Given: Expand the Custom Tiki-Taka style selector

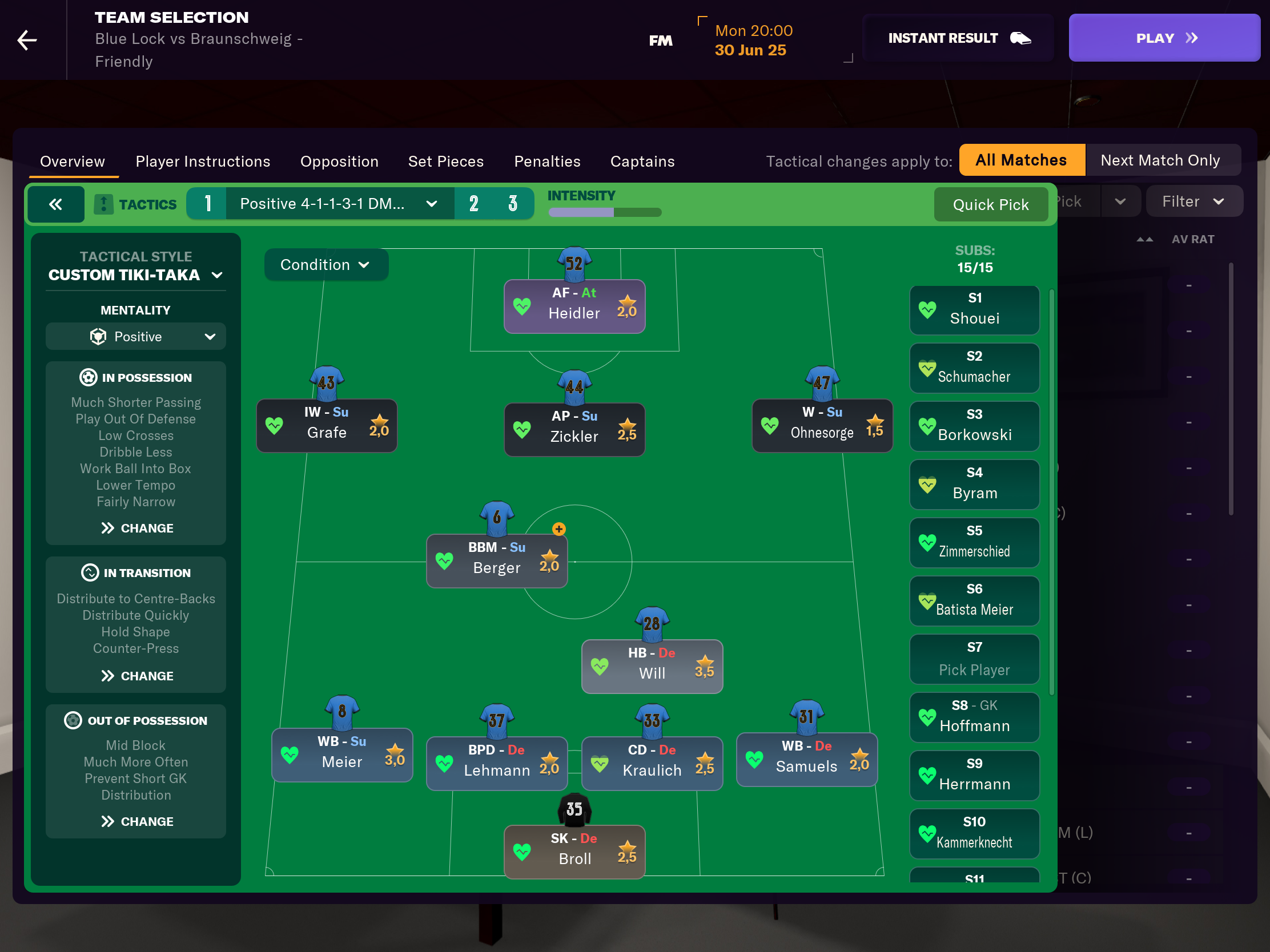Looking at the screenshot, I should (x=135, y=275).
